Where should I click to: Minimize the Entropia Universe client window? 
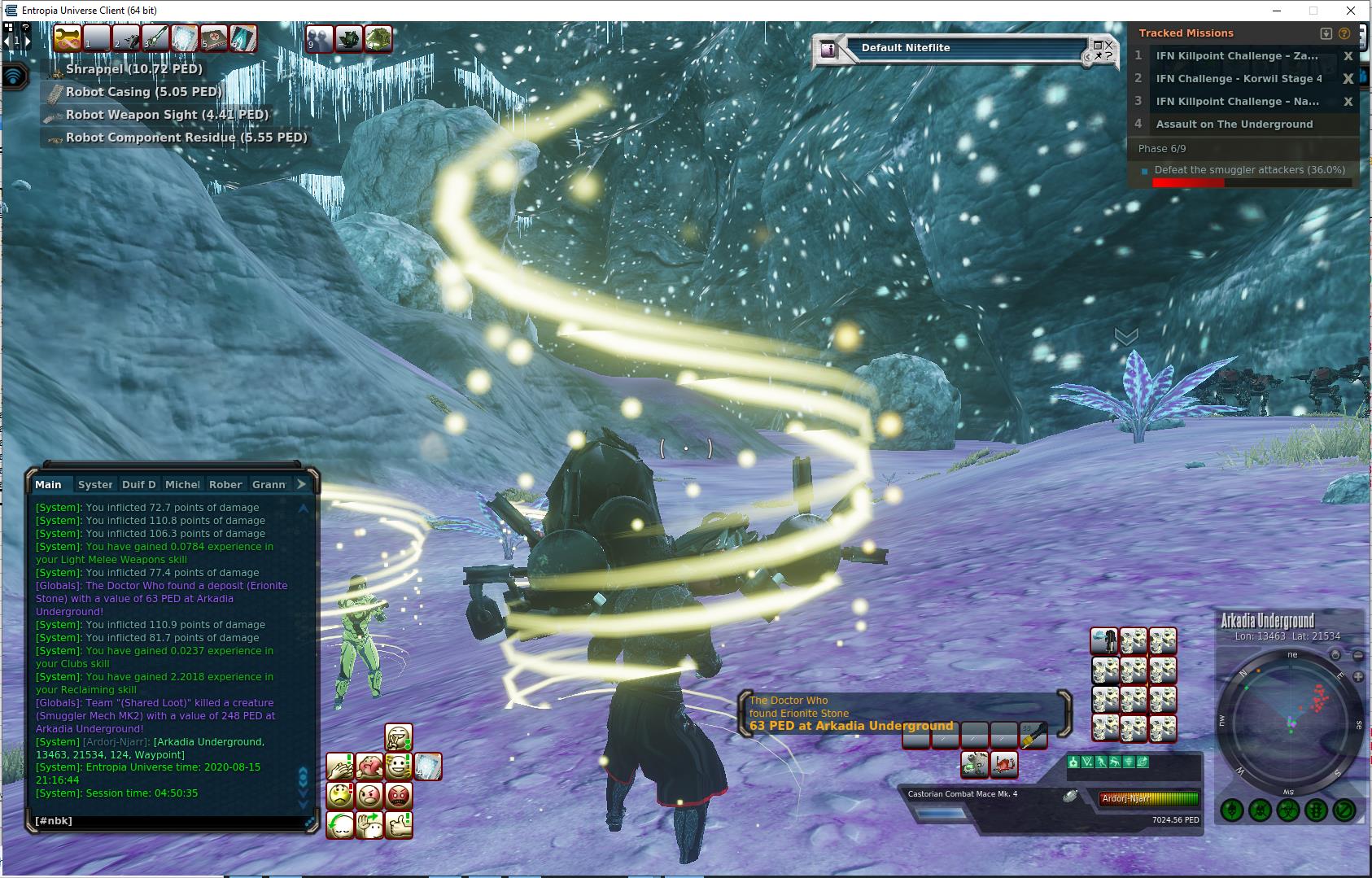[x=1275, y=11]
